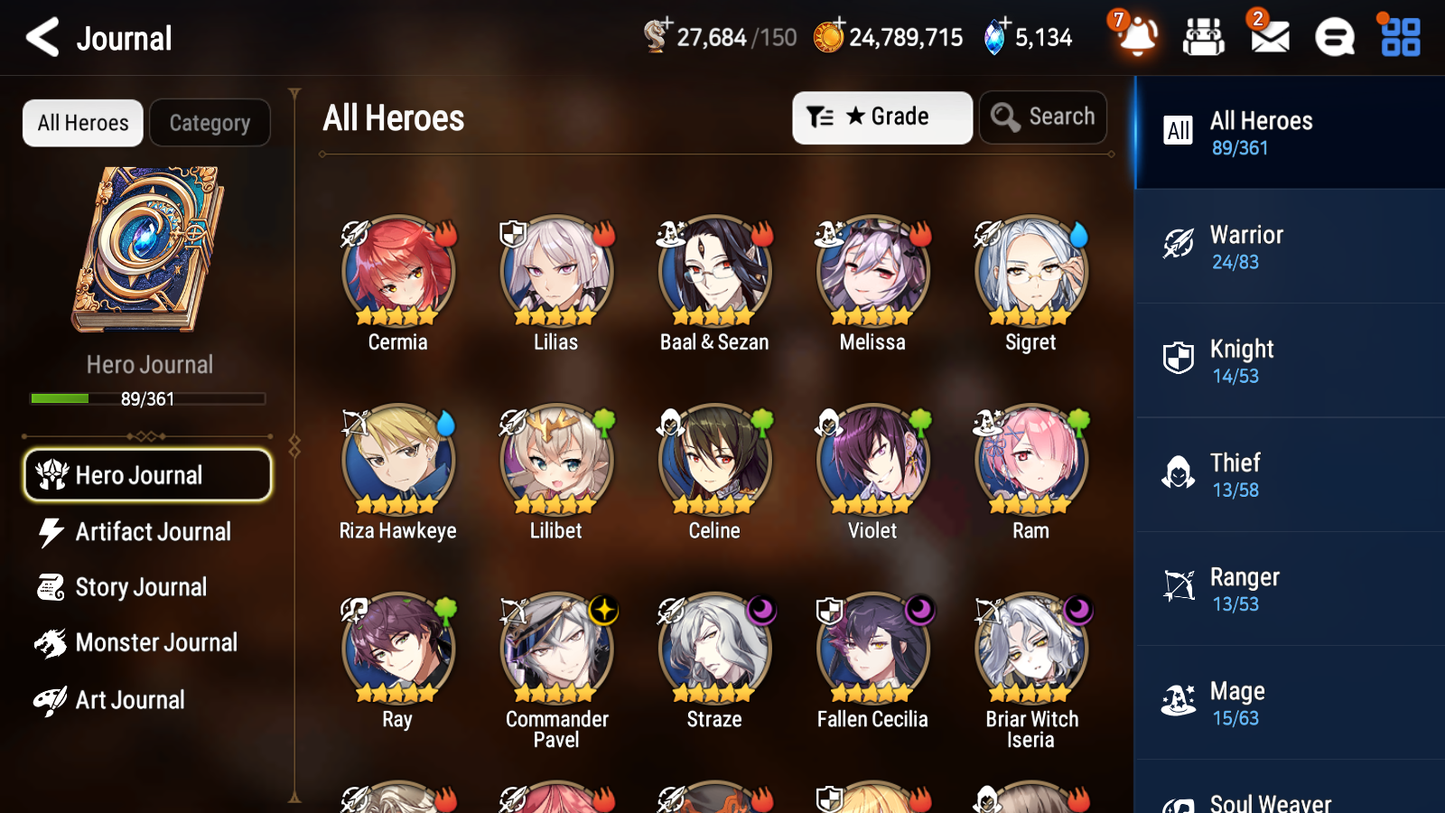Open the main menu grid icon
Viewport: 1445px width, 813px height.
(x=1398, y=36)
